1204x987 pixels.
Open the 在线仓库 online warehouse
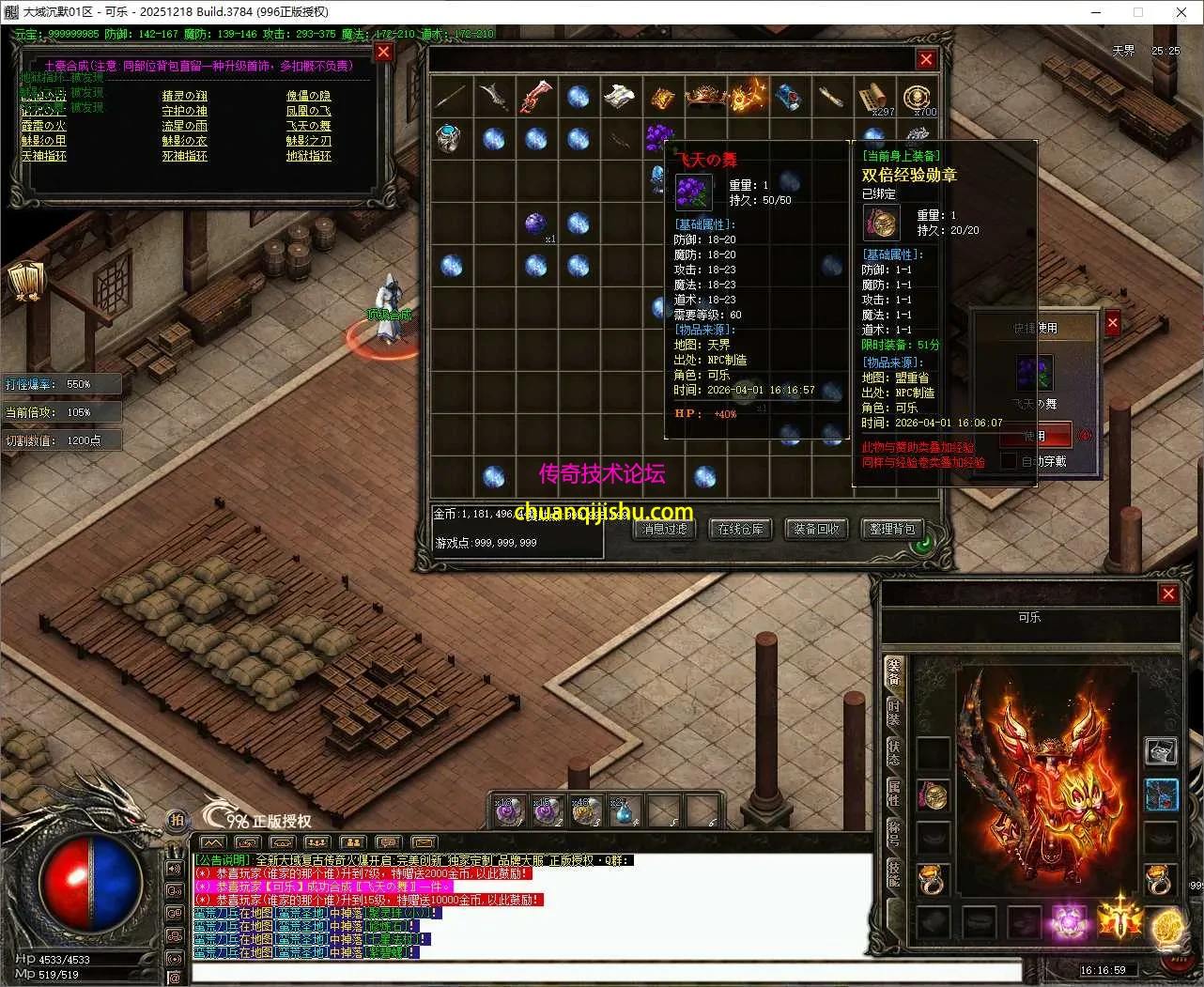[740, 530]
